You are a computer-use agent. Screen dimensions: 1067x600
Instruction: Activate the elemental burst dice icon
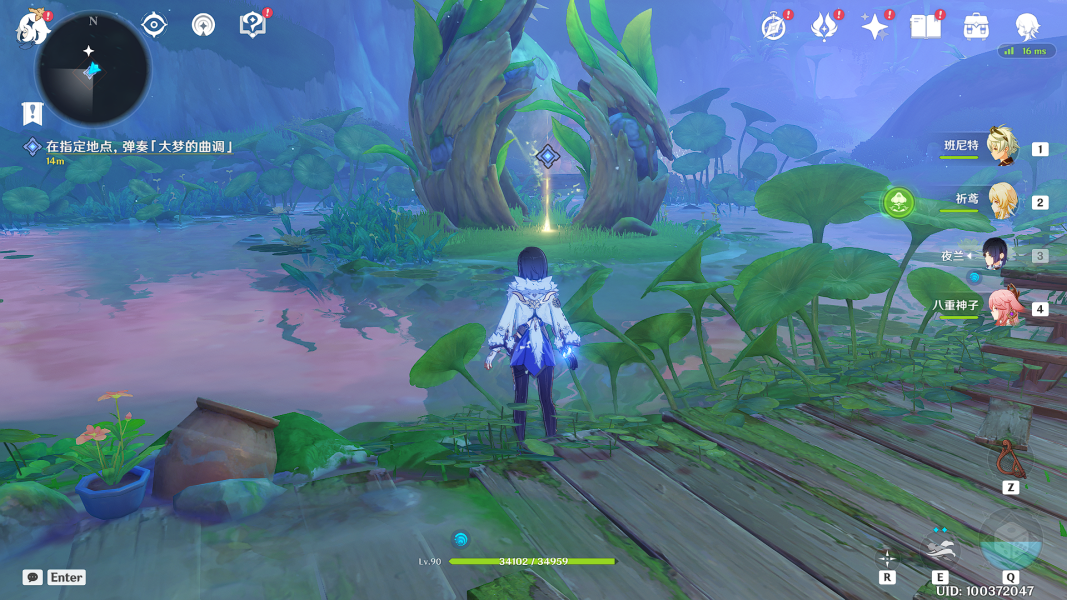point(1010,540)
